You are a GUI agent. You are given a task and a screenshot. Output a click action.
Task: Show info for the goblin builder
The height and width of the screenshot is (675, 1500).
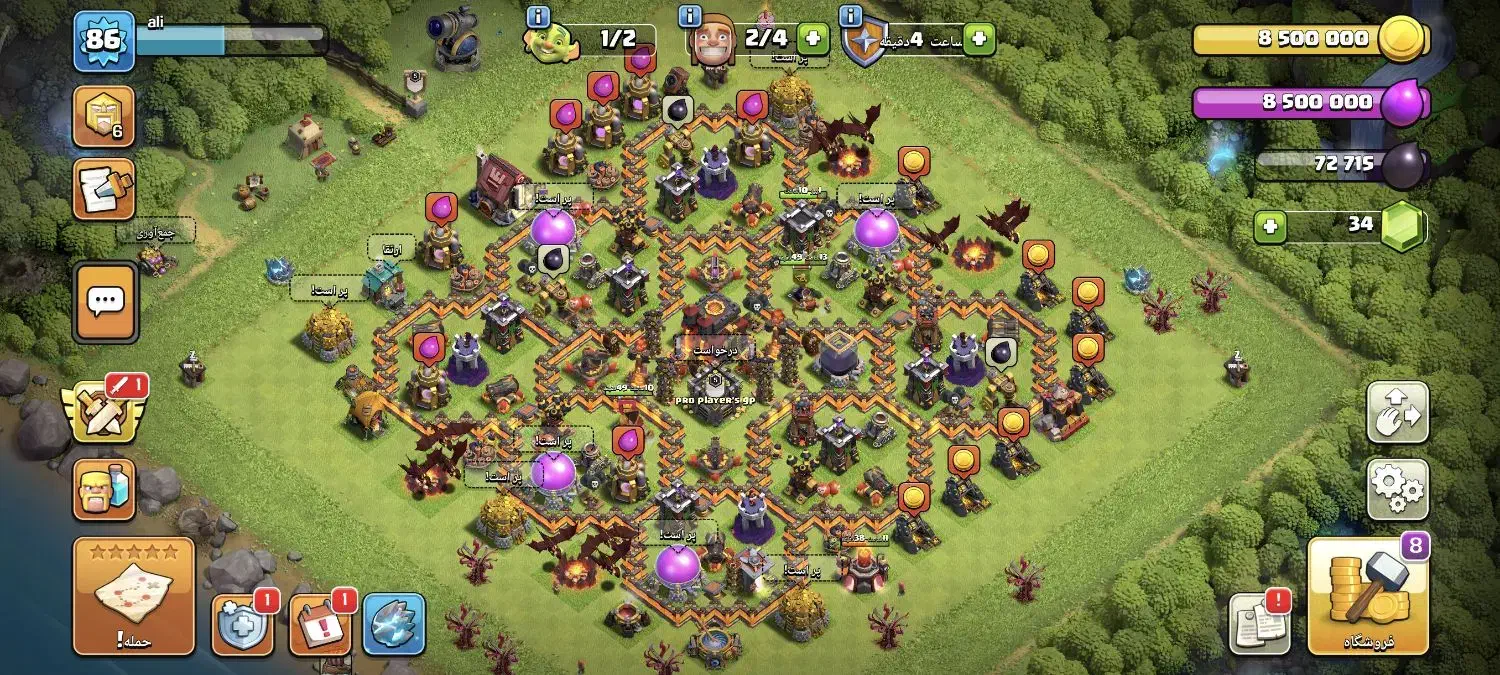(x=538, y=17)
